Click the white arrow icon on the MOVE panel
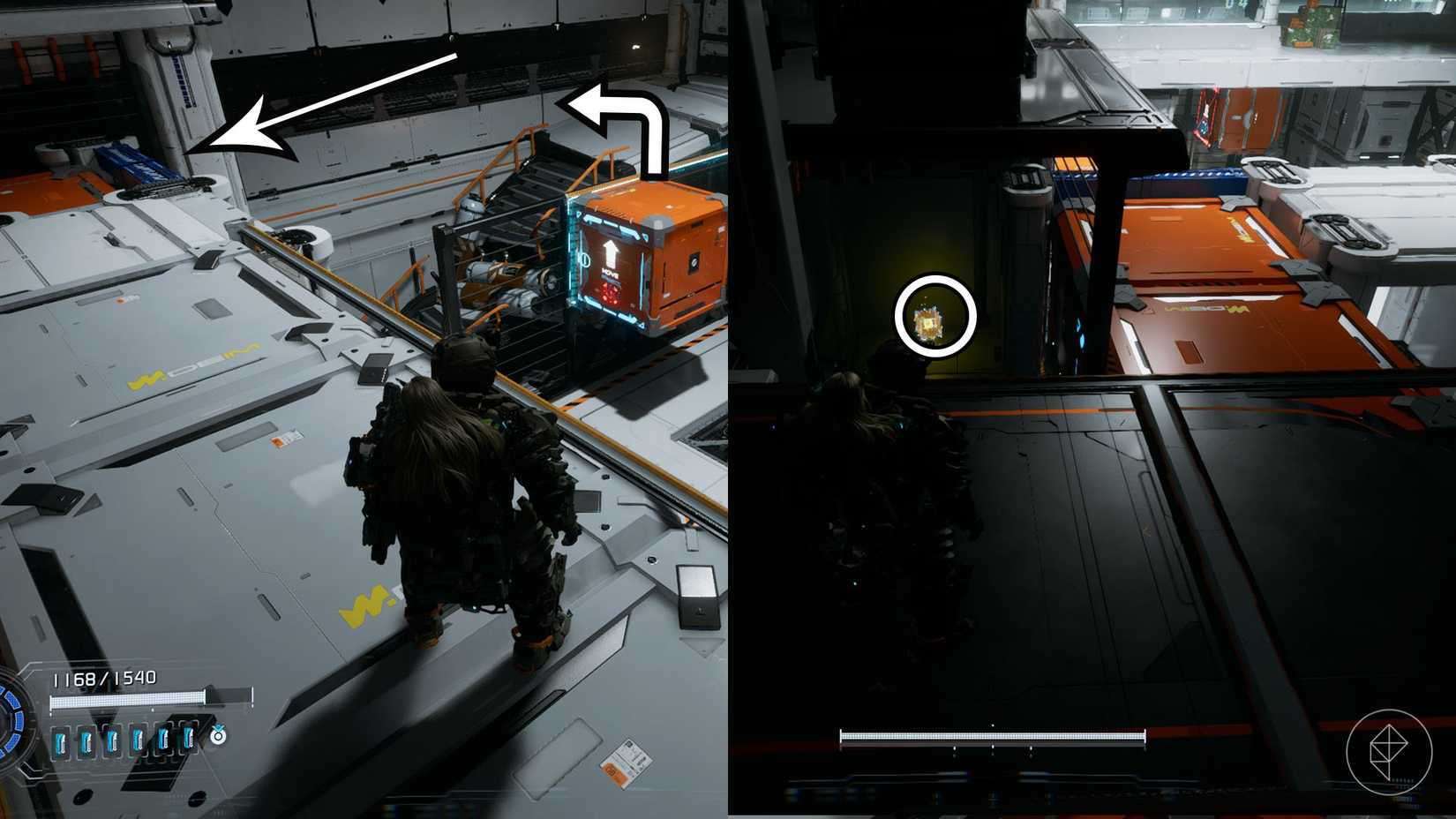 611,253
